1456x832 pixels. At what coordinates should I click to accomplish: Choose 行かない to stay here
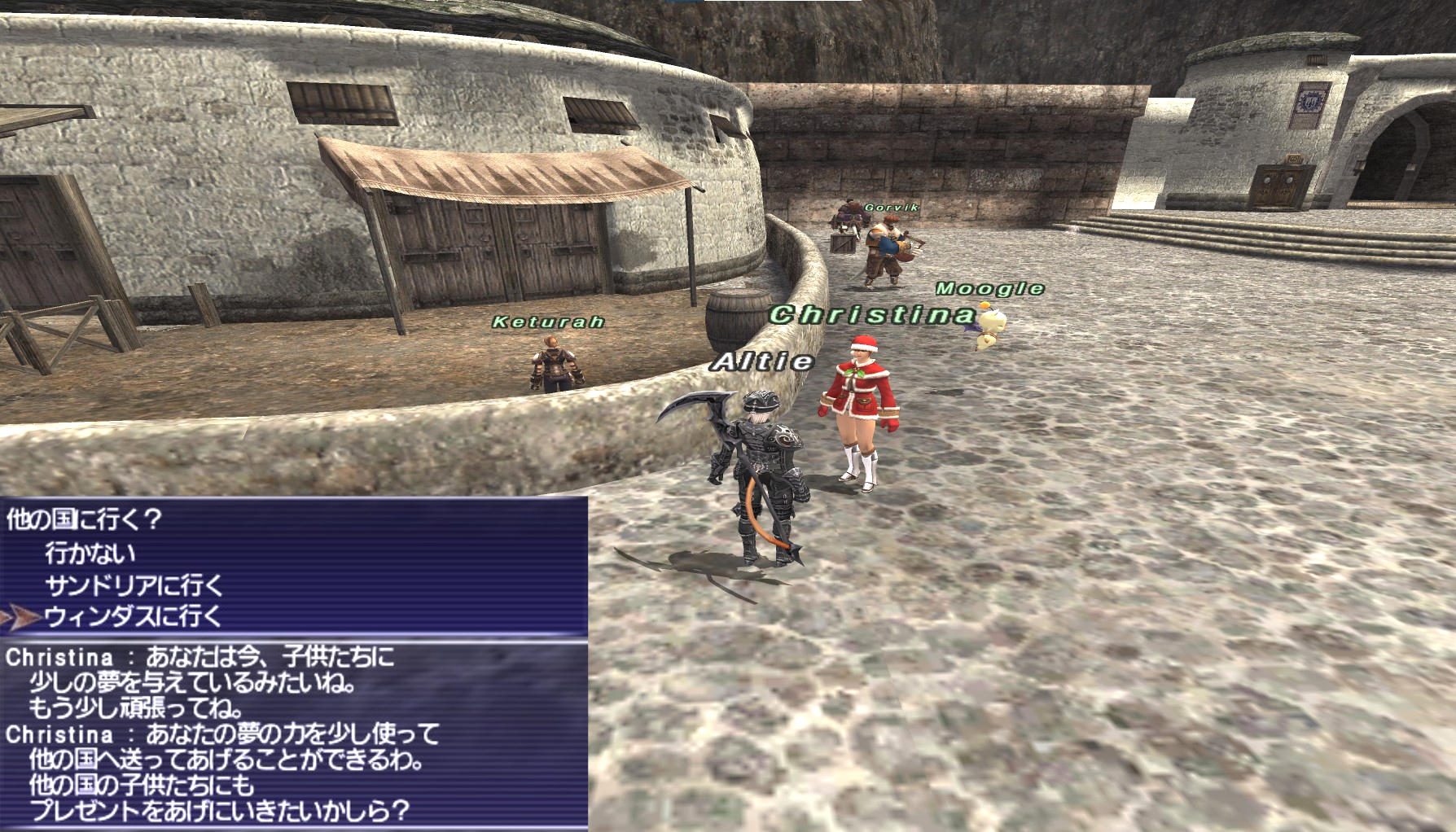click(90, 554)
